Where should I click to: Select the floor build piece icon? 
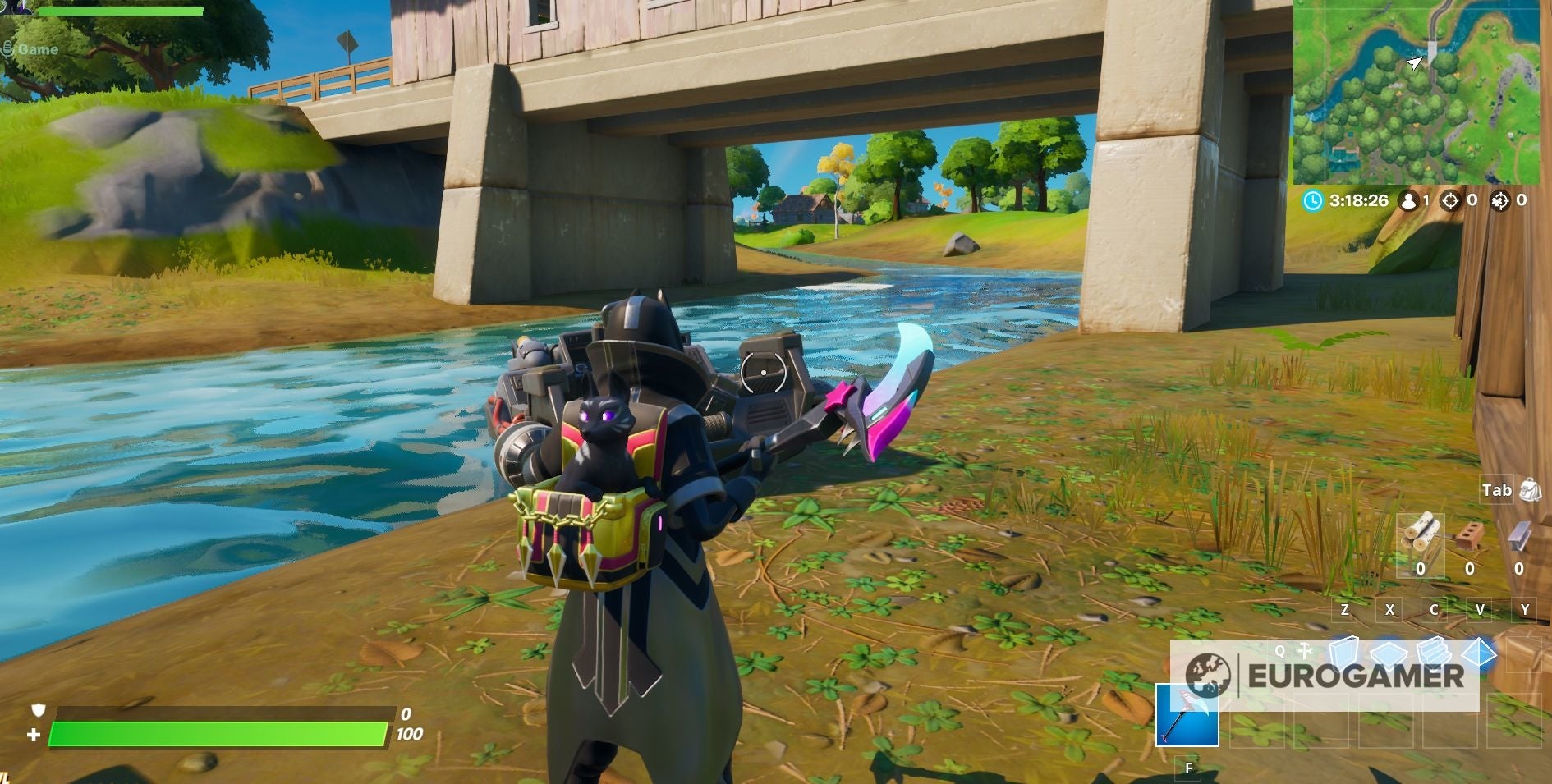[1388, 653]
